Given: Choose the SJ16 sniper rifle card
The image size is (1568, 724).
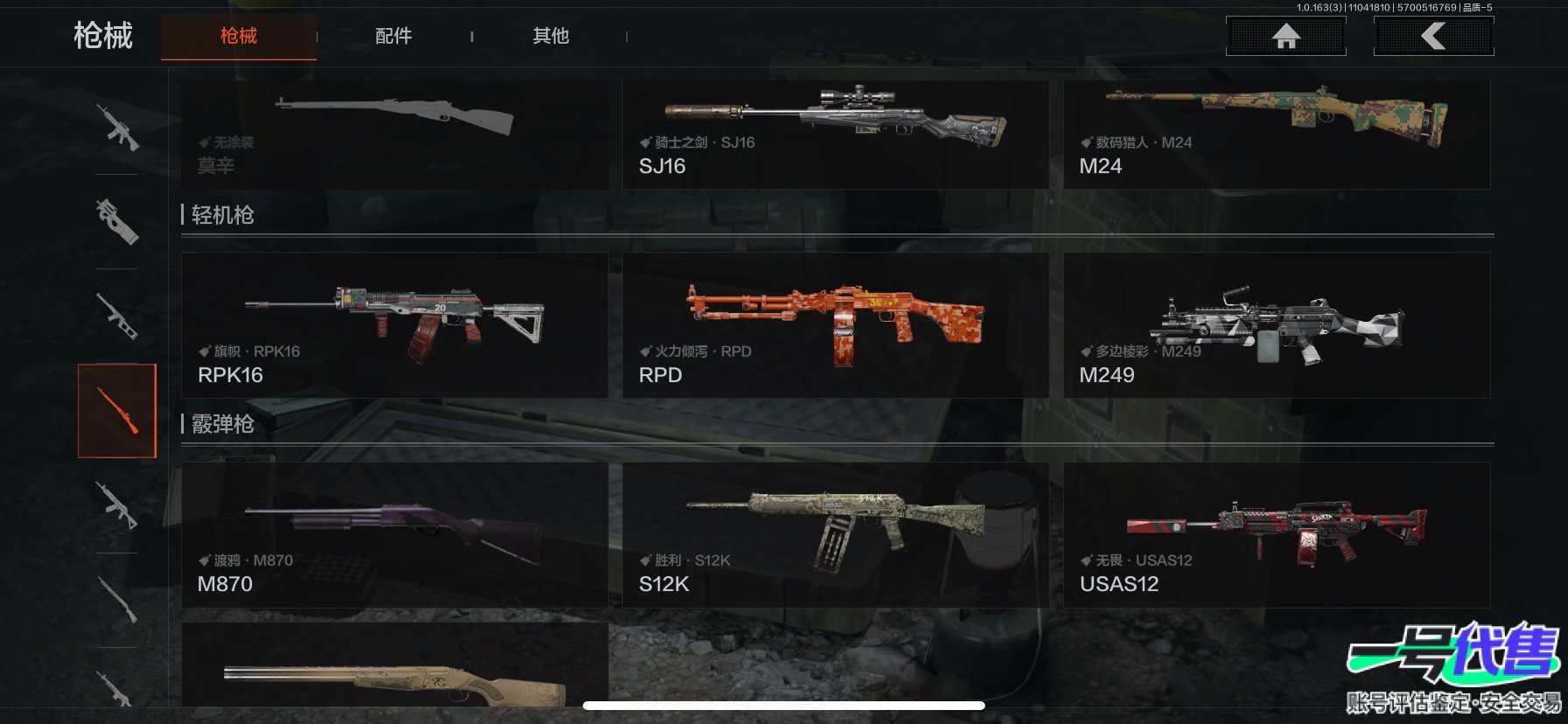Looking at the screenshot, I should 835,135.
